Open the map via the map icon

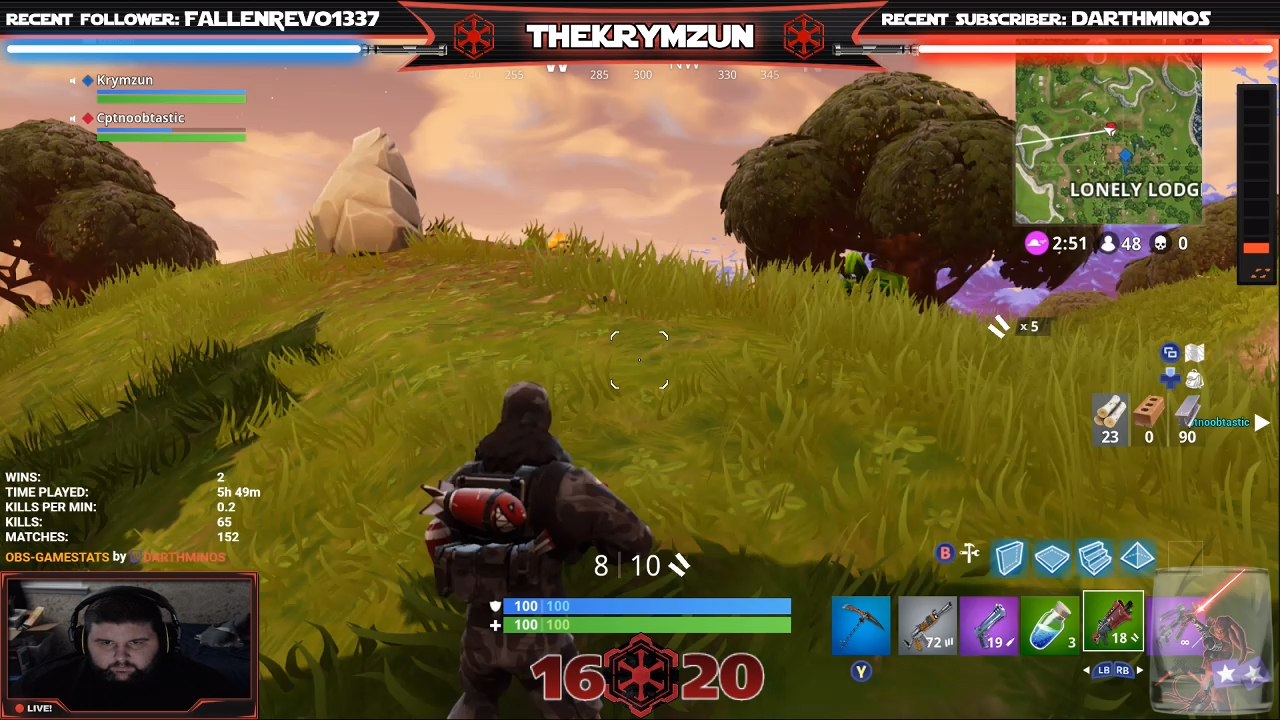1195,353
